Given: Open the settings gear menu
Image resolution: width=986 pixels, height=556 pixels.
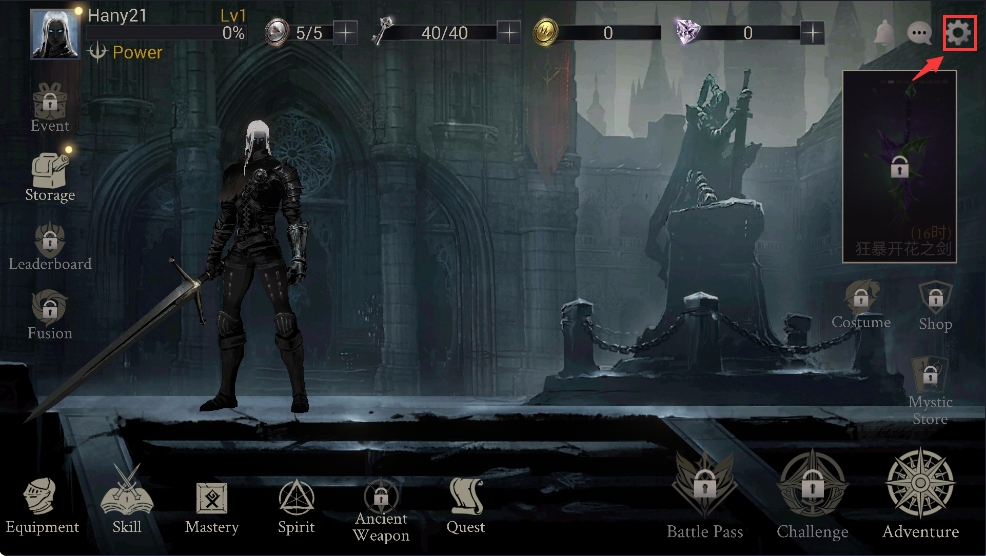Looking at the screenshot, I should (959, 33).
